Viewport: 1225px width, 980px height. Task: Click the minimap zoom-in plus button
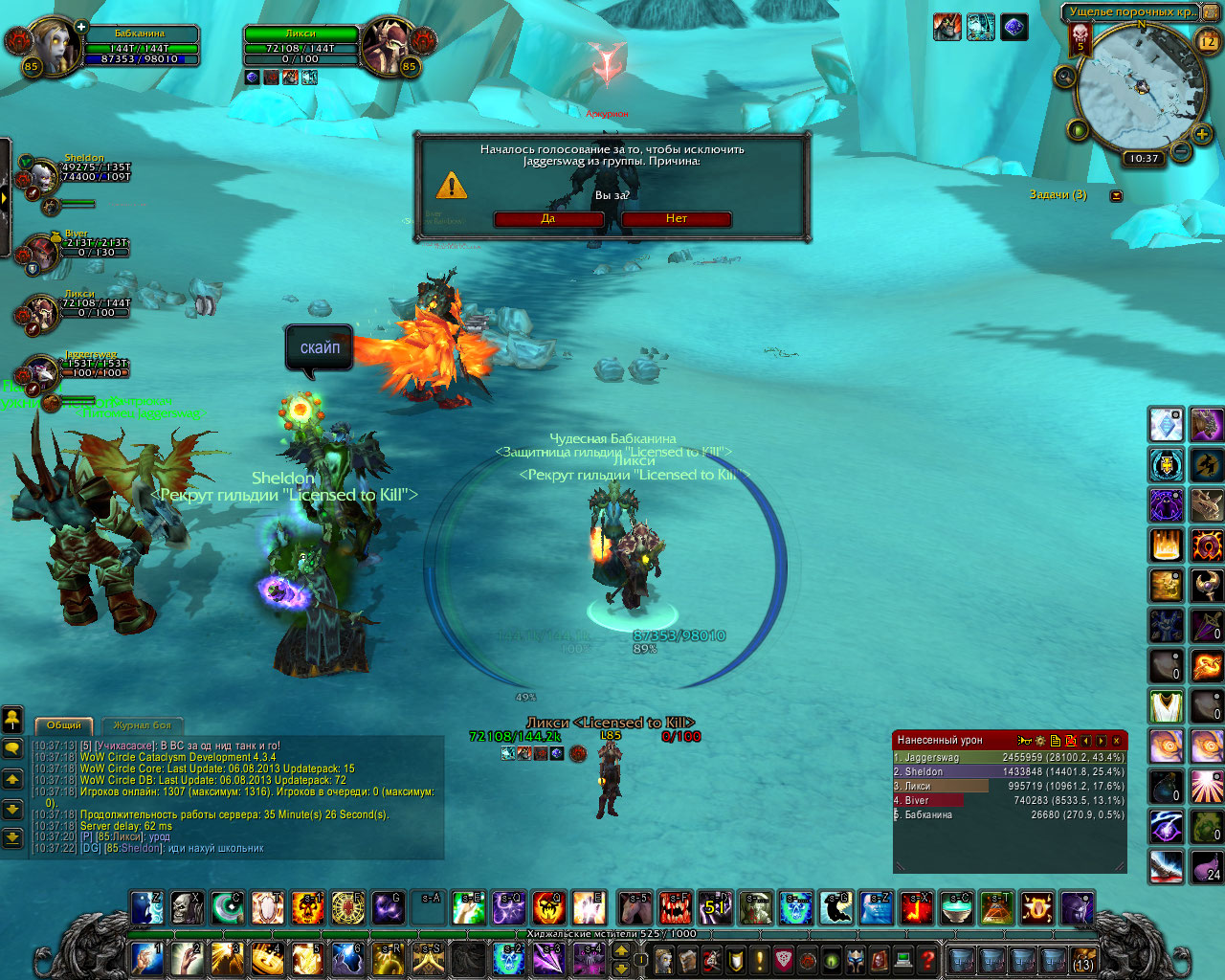pyautogui.click(x=1202, y=135)
